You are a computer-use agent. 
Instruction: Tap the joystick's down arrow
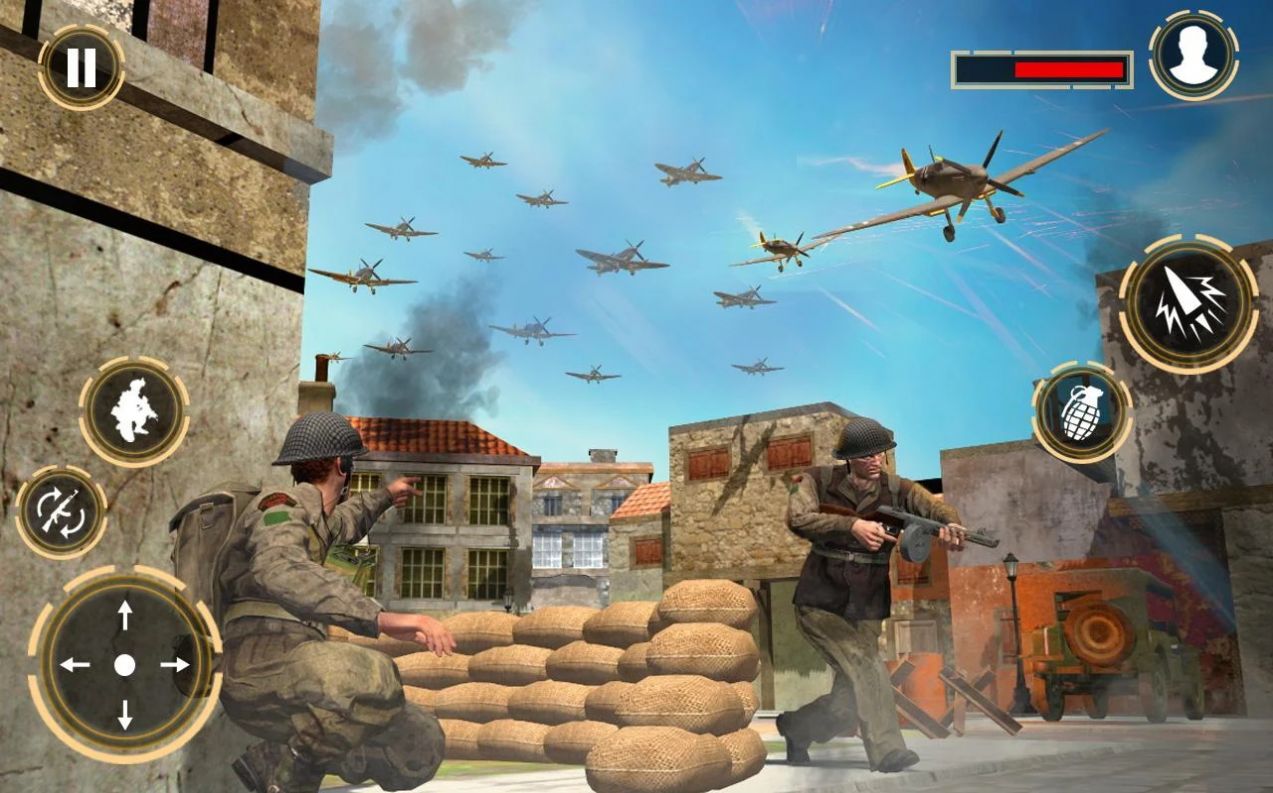coord(124,714)
